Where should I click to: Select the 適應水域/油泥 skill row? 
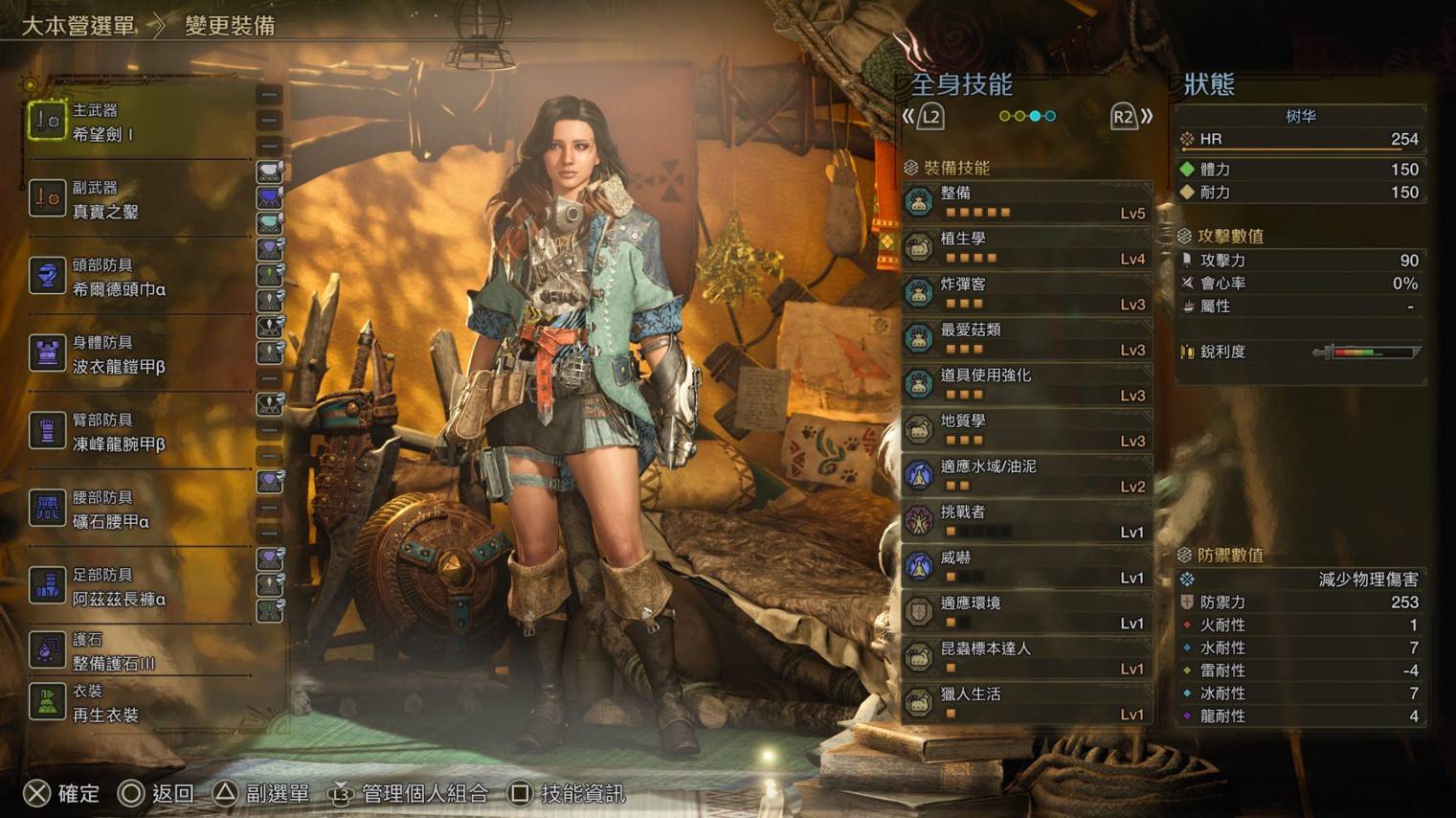tap(1026, 475)
